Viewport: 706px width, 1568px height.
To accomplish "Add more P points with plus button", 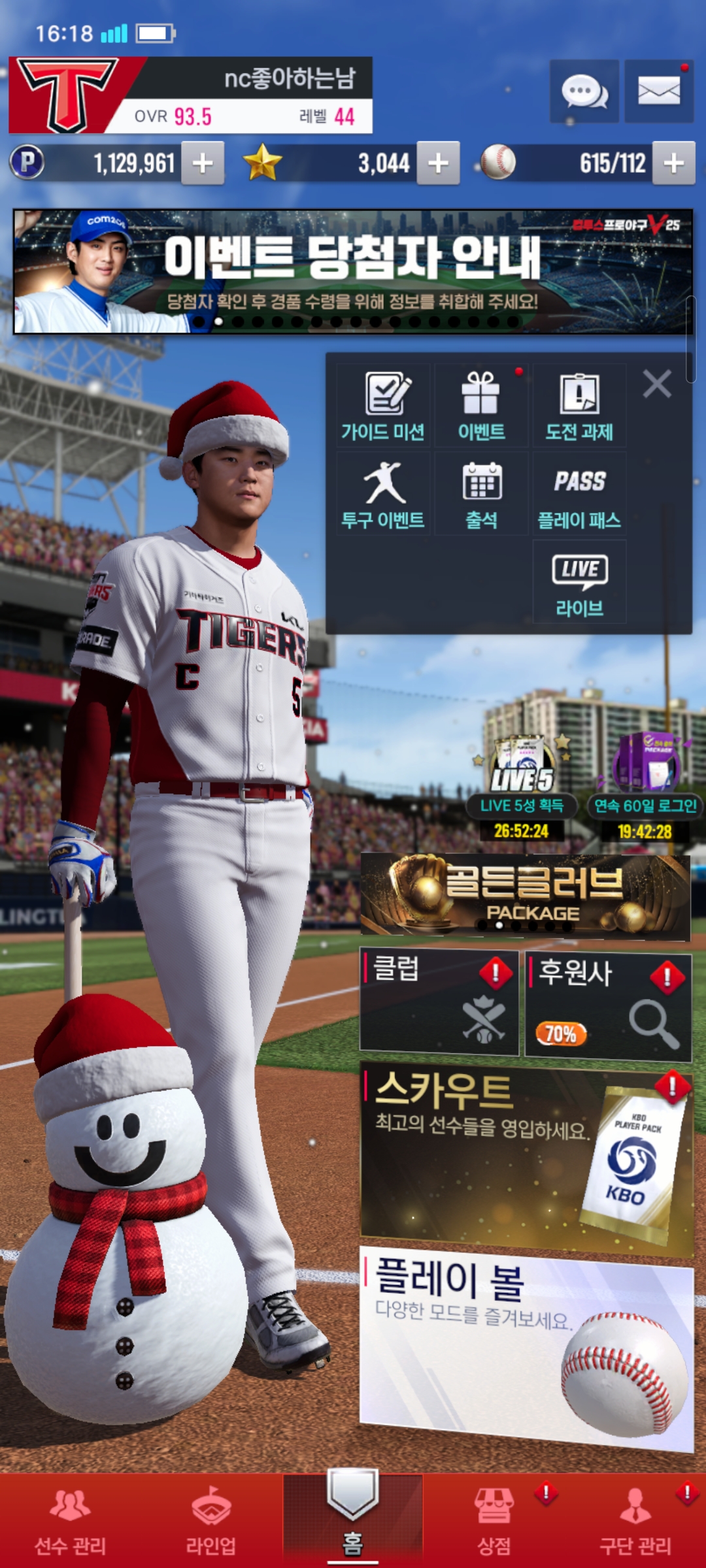I will tap(203, 163).
